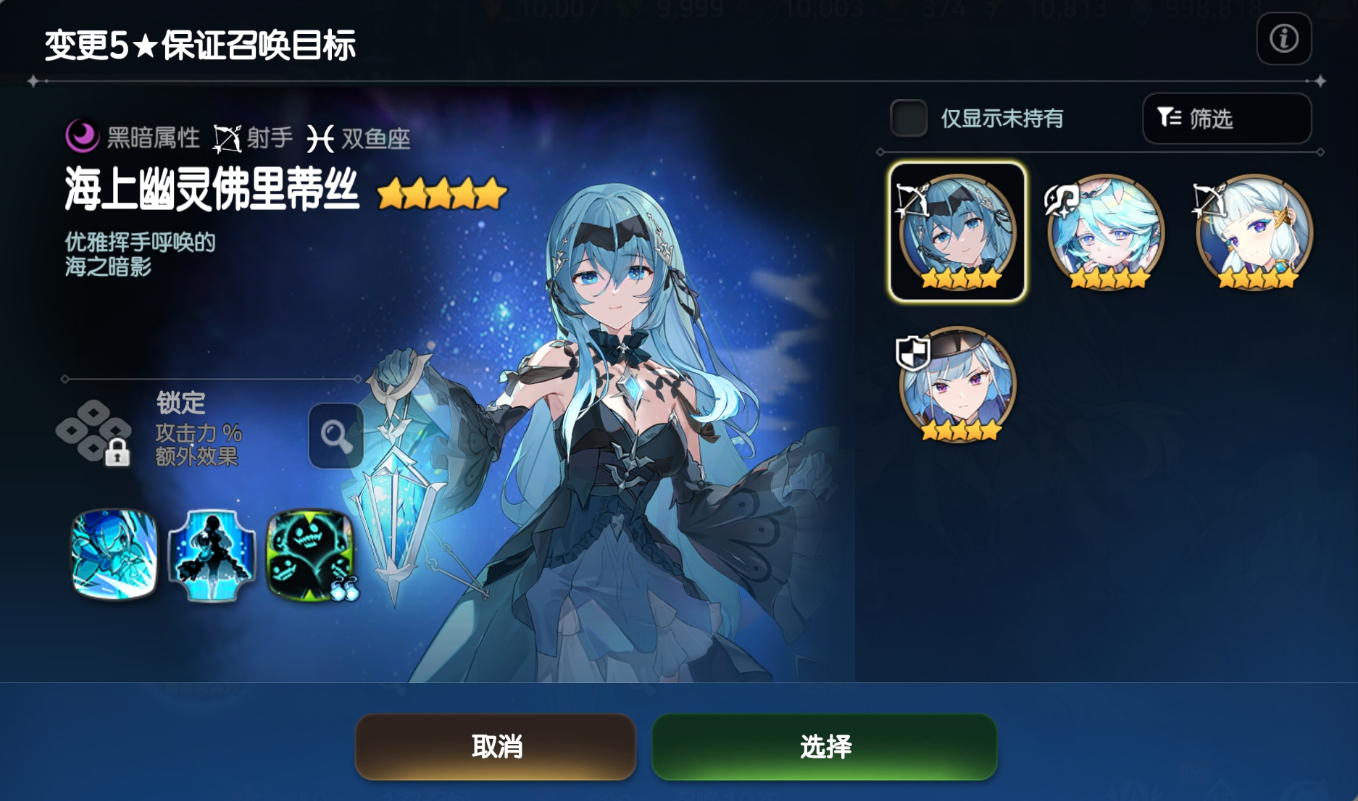Select the Pisces zodiac icon
Viewport: 1358px width, 801px height.
coord(318,137)
